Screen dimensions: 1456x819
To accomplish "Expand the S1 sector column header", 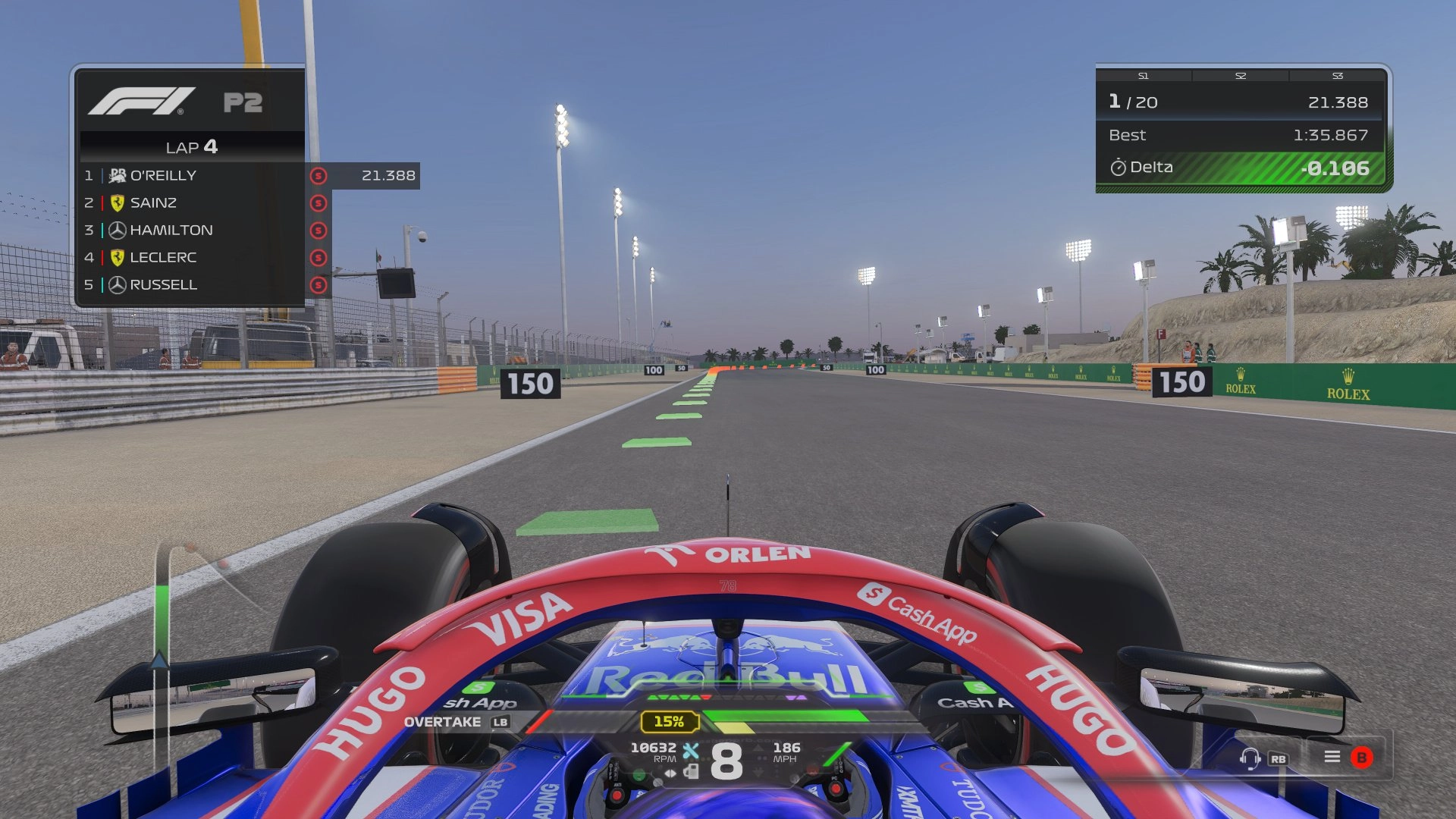I will (x=1144, y=76).
